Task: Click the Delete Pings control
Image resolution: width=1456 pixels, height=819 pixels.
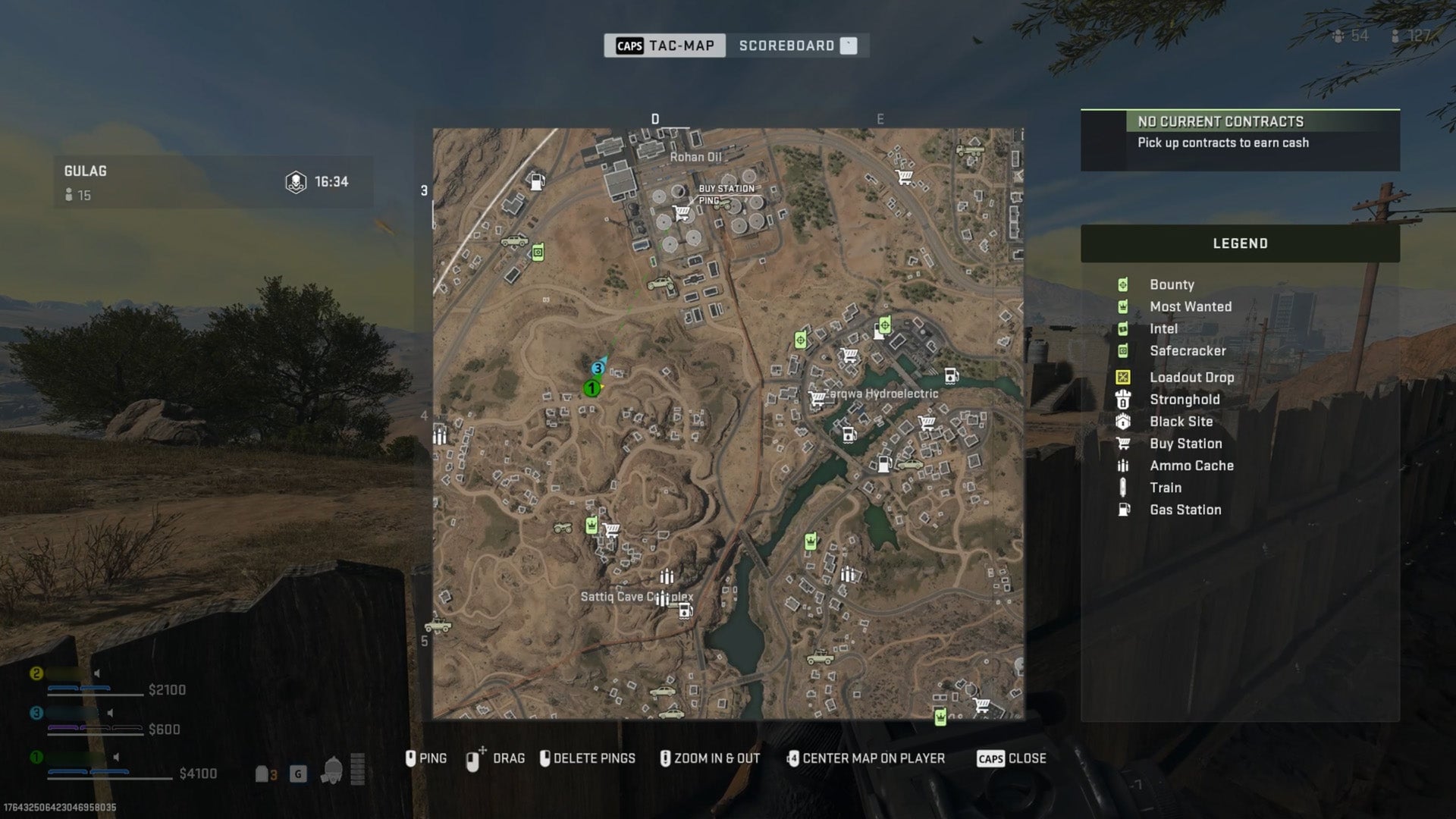Action: pyautogui.click(x=588, y=758)
